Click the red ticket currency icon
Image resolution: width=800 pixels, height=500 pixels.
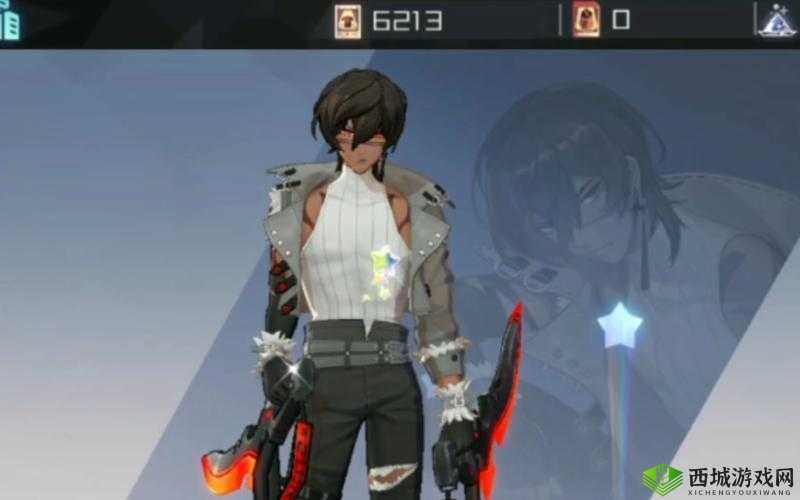pos(587,20)
